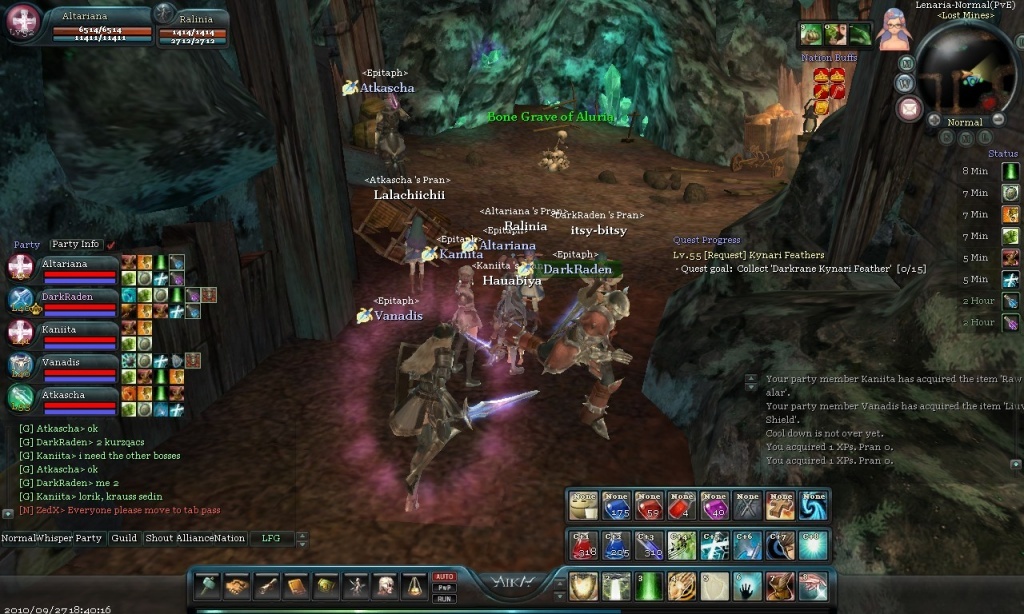Switch chat to Whisper channel
The width and height of the screenshot is (1024, 614).
pyautogui.click(x=52, y=538)
